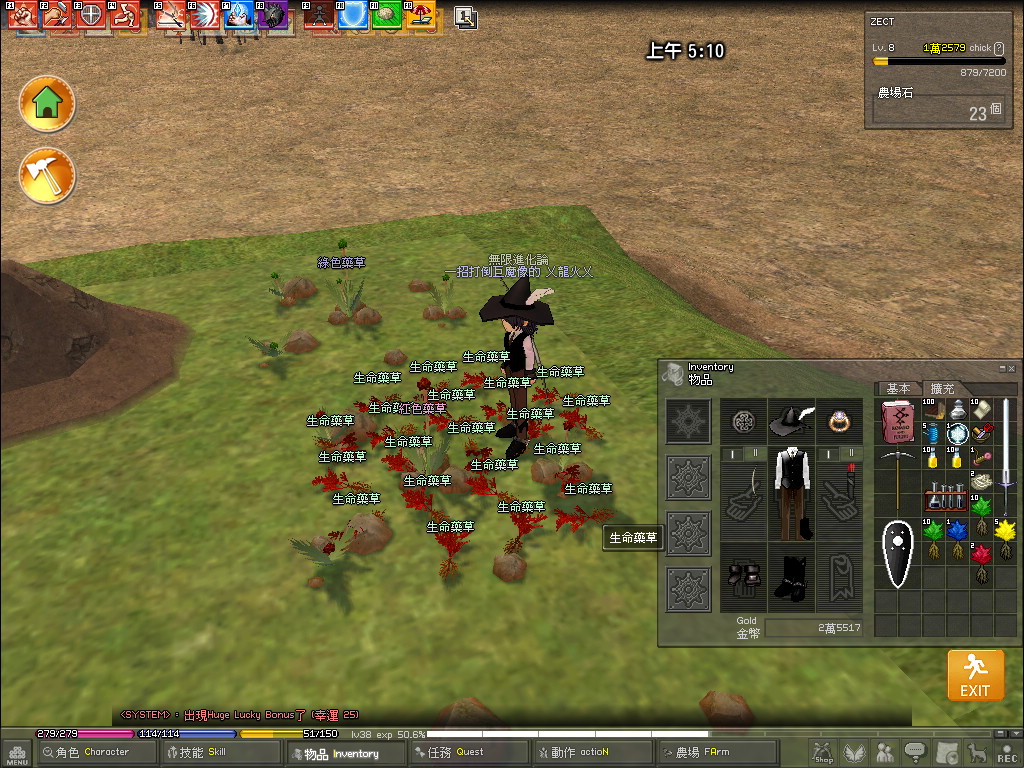This screenshot has height=768, width=1024.
Task: Click the orange EXIT button
Action: pyautogui.click(x=974, y=675)
